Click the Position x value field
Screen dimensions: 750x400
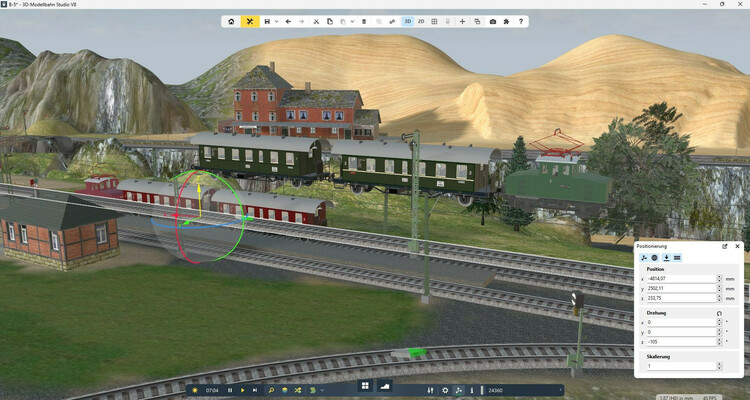point(680,278)
